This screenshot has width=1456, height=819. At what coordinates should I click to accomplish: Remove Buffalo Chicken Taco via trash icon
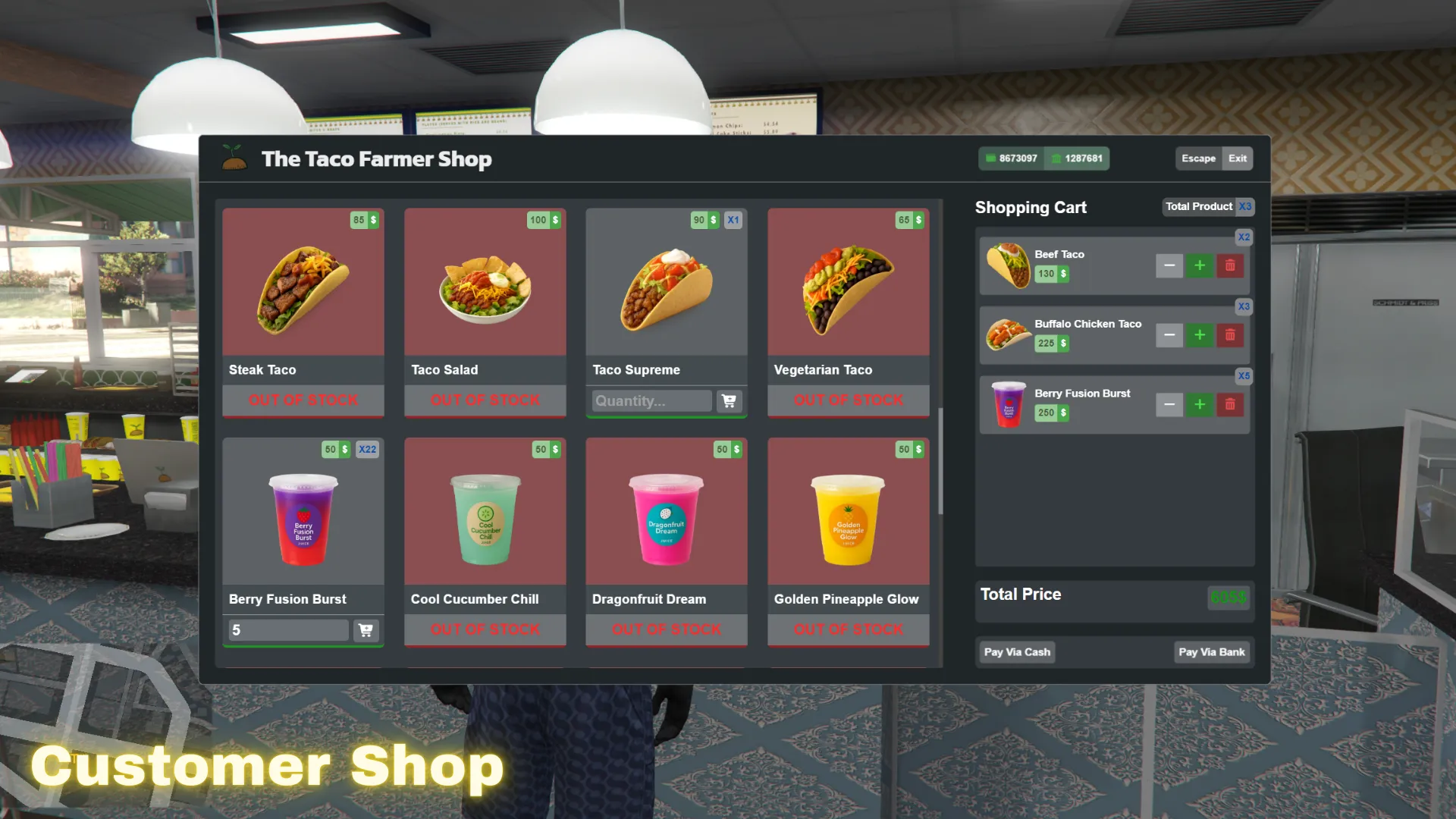click(x=1230, y=334)
